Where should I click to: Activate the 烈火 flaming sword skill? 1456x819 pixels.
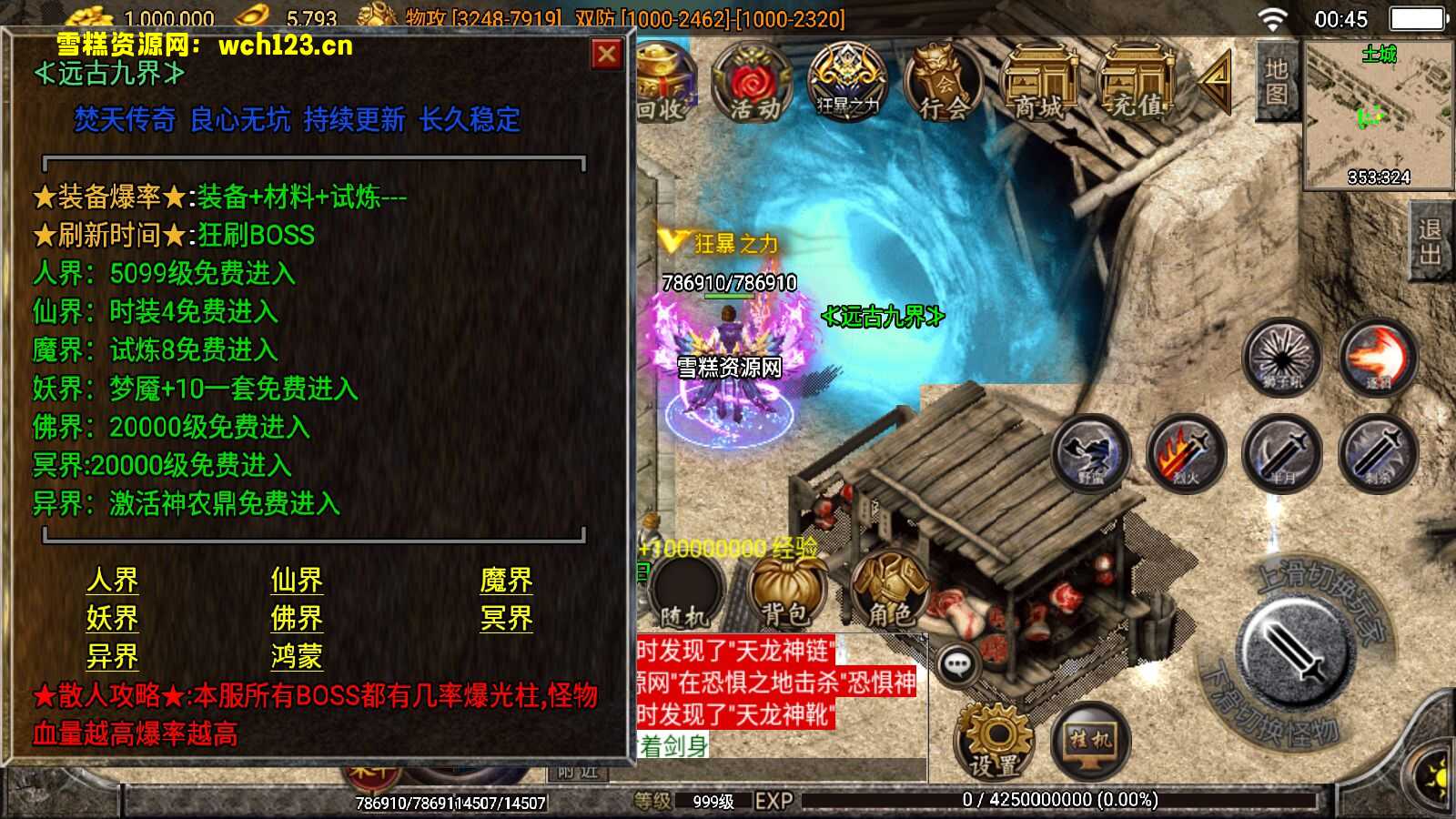click(x=1187, y=452)
